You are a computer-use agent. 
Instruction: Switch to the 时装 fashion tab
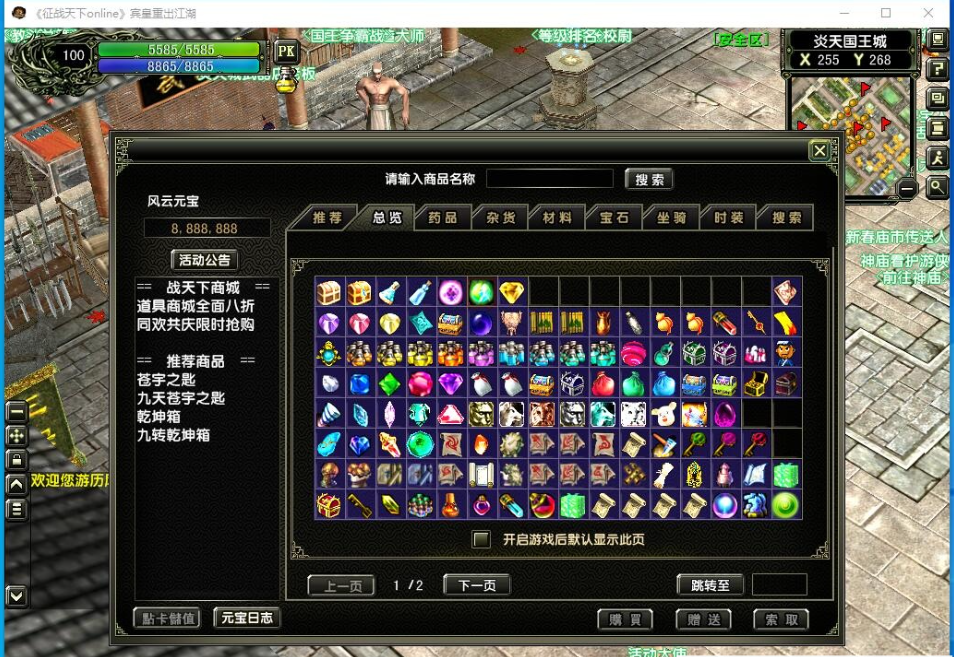[728, 218]
